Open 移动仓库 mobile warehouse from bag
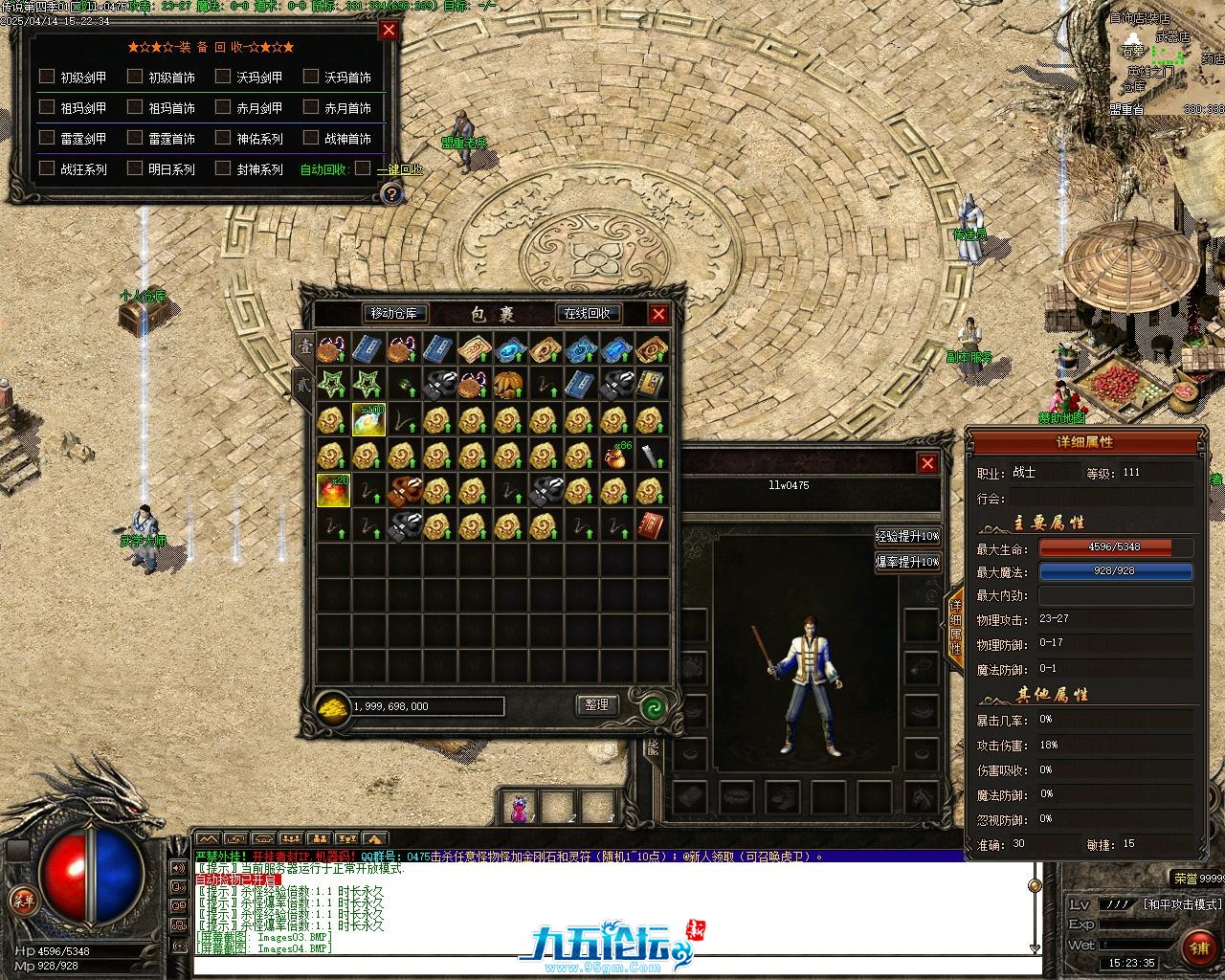This screenshot has width=1225, height=980. 395,313
